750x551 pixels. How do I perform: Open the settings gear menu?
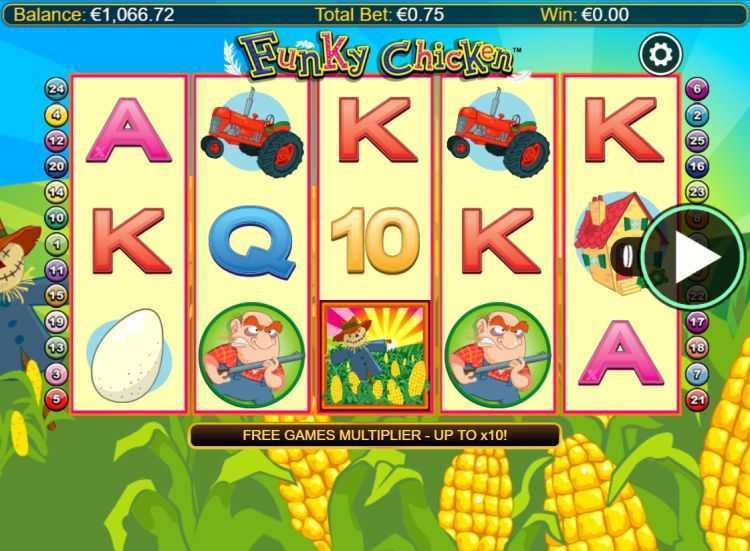660,54
